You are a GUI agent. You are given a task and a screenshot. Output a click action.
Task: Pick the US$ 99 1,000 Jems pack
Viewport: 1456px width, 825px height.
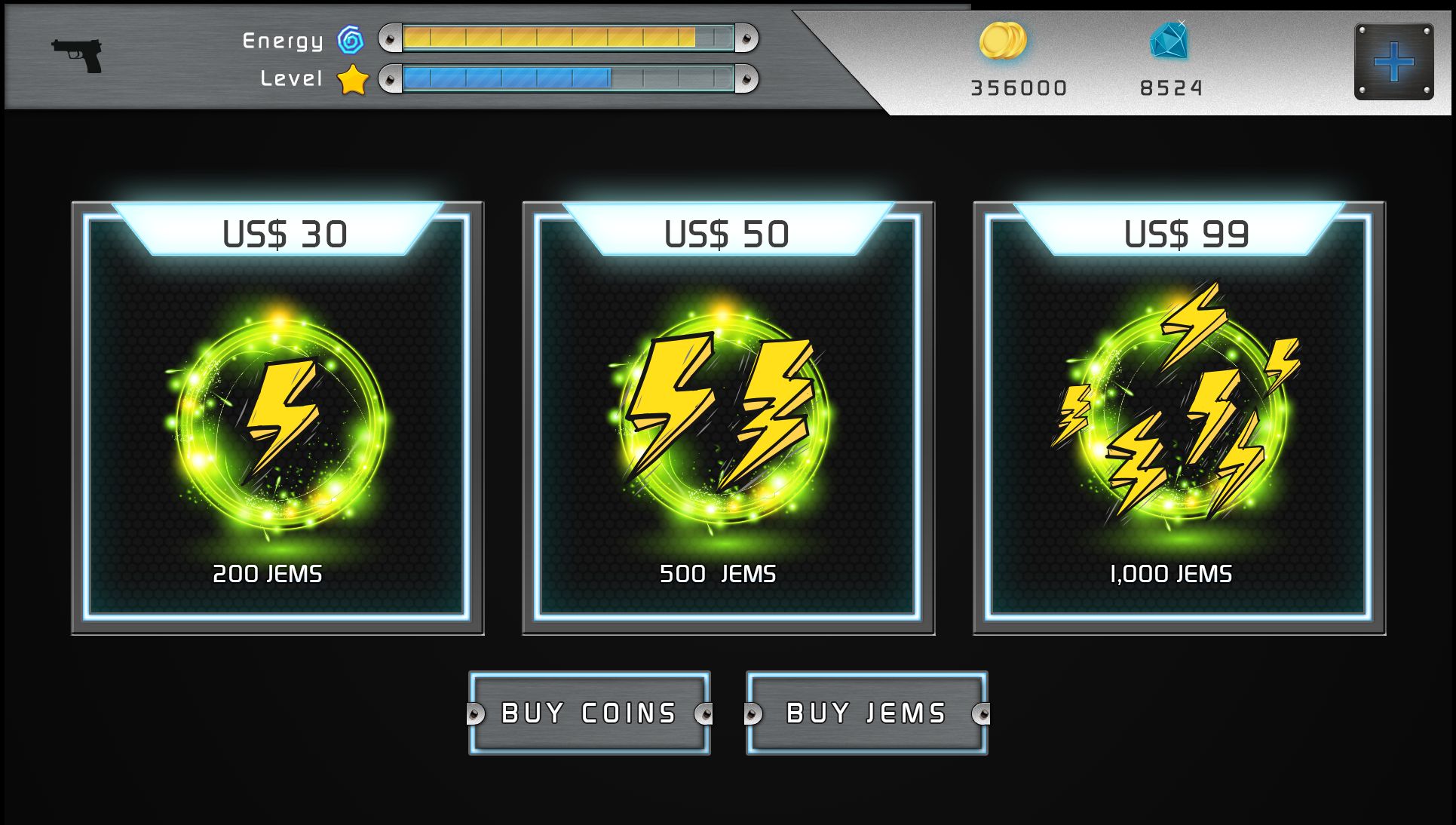click(1179, 419)
